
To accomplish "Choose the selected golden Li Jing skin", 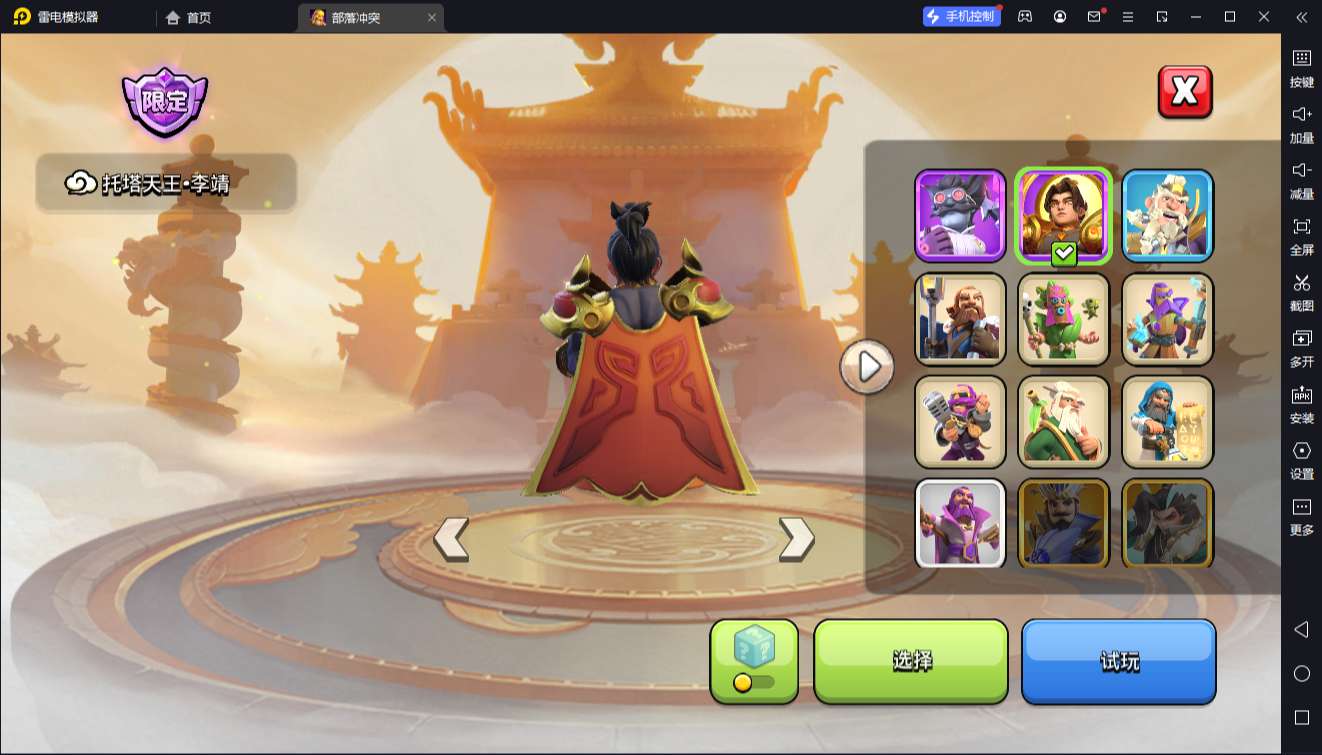I will pyautogui.click(x=1064, y=216).
